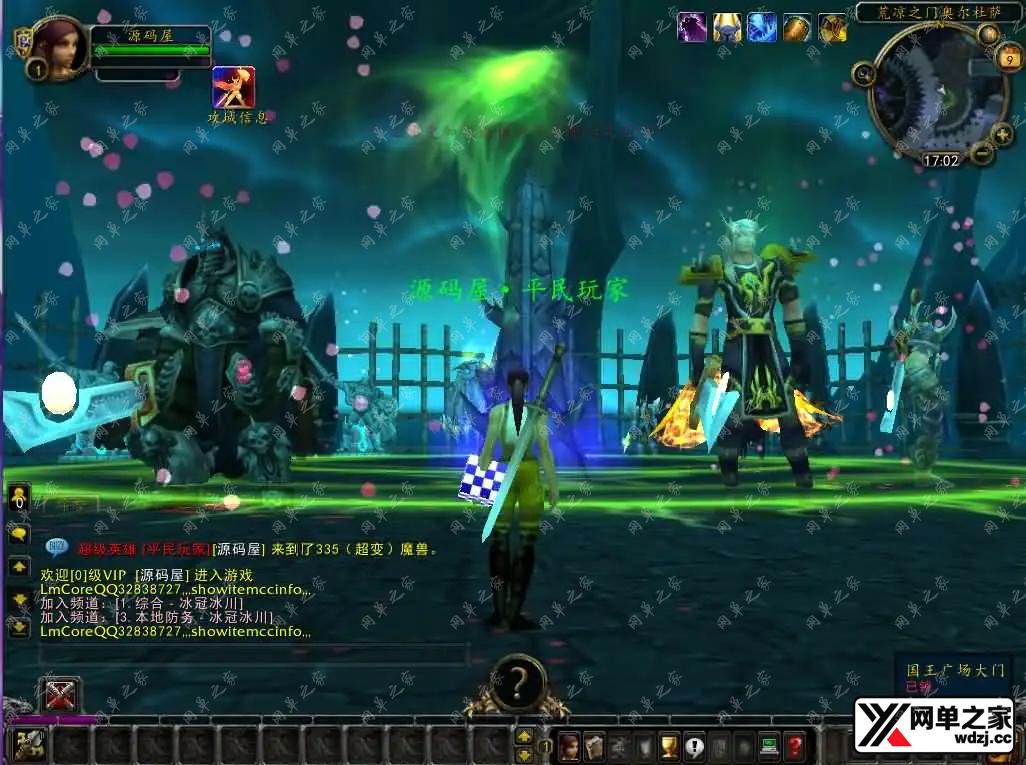Click the 17:02 game clock

click(940, 160)
